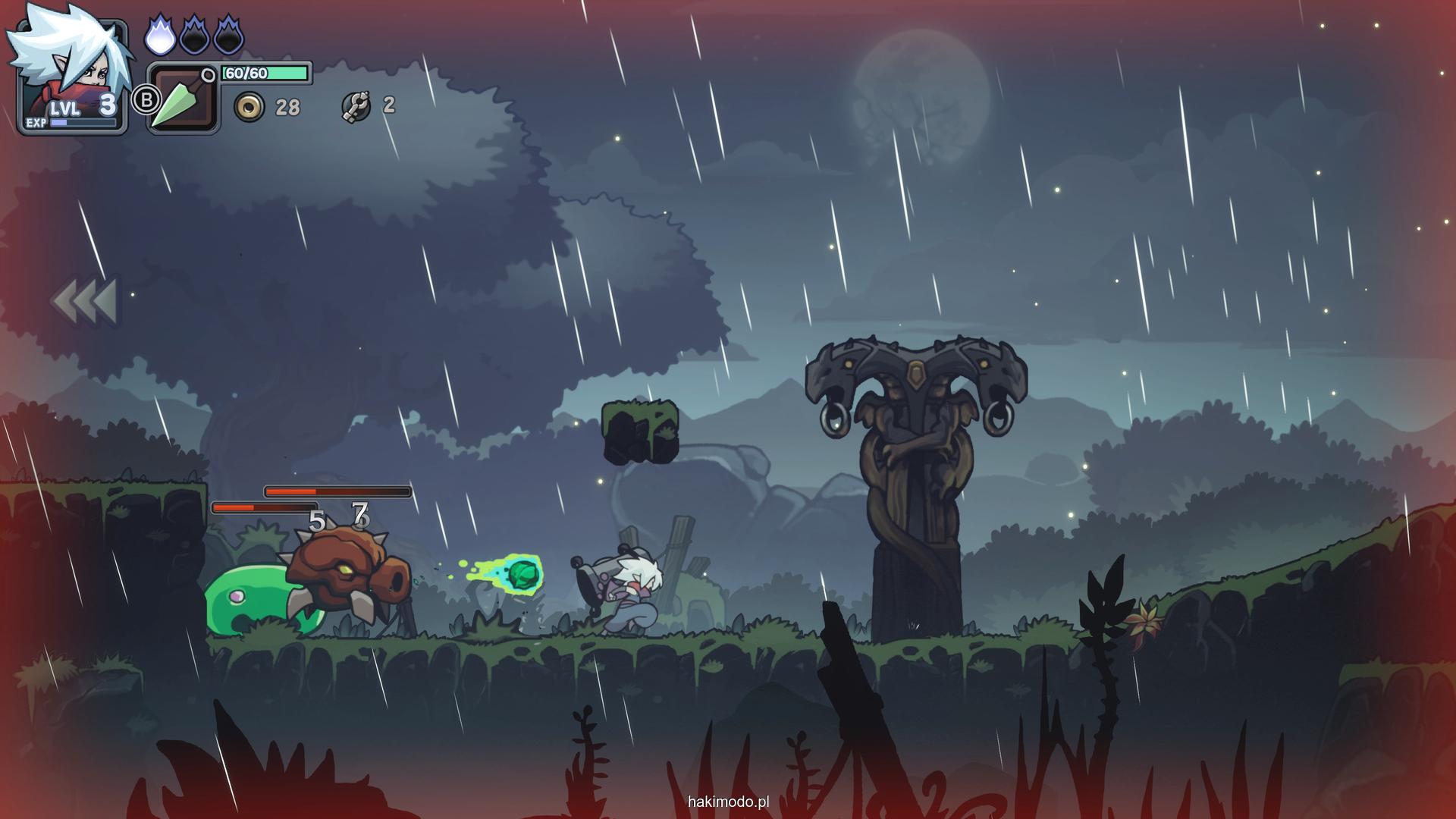Click the gold coin currency icon
This screenshot has width=1456, height=819.
tap(249, 107)
